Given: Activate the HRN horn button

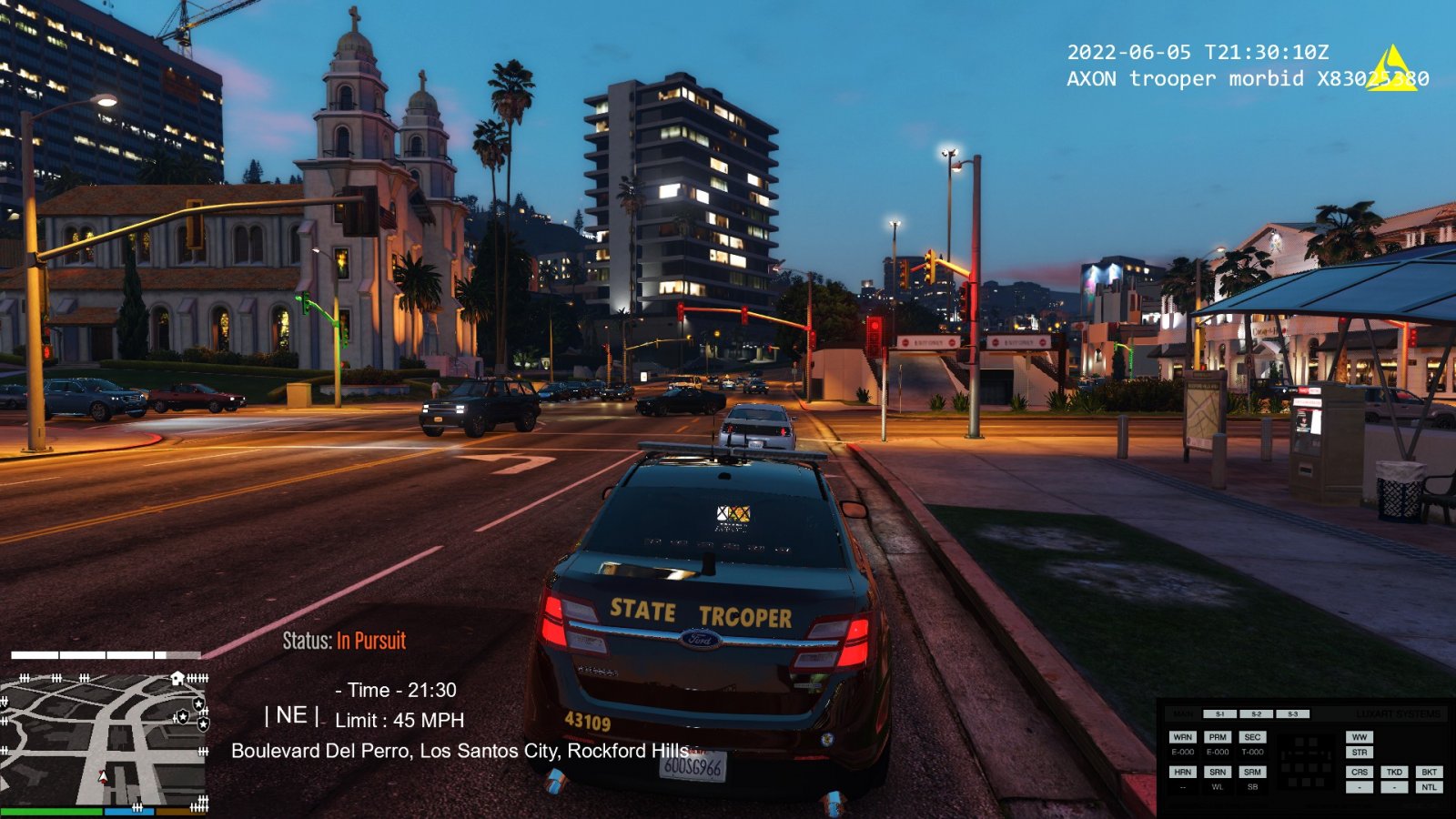Looking at the screenshot, I should tap(1182, 772).
